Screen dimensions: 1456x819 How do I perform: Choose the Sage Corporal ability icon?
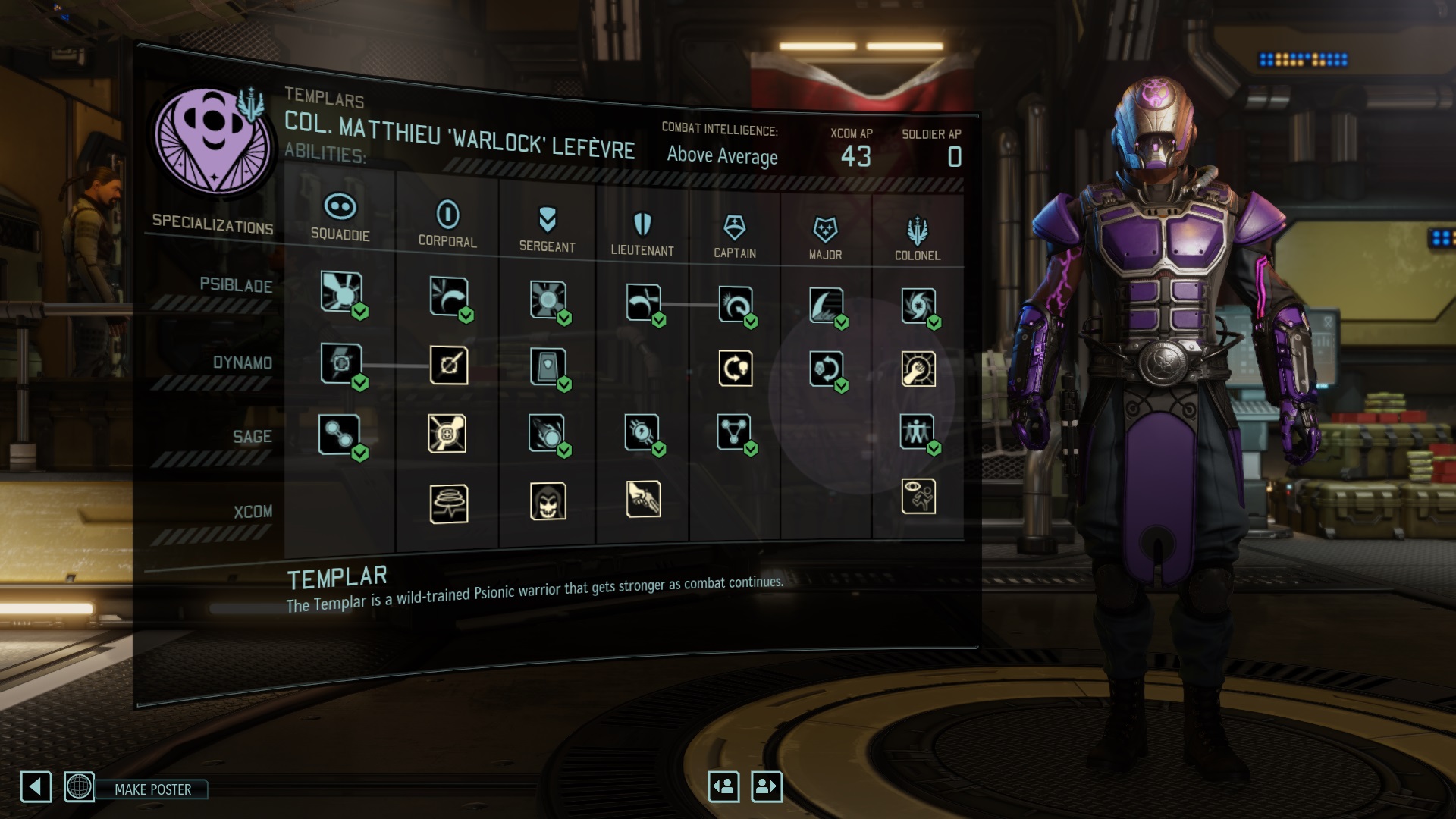447,434
